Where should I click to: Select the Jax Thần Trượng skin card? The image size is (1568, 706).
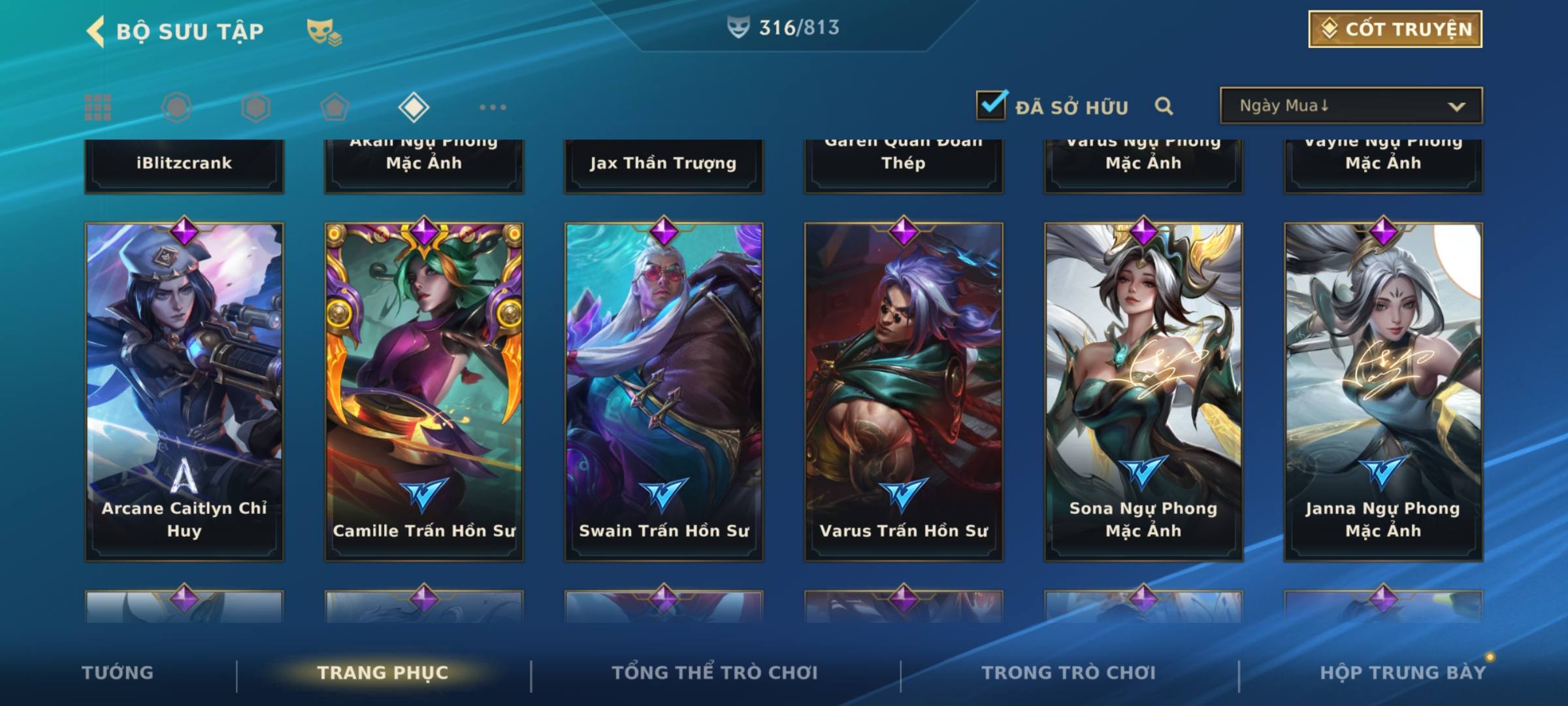point(664,163)
